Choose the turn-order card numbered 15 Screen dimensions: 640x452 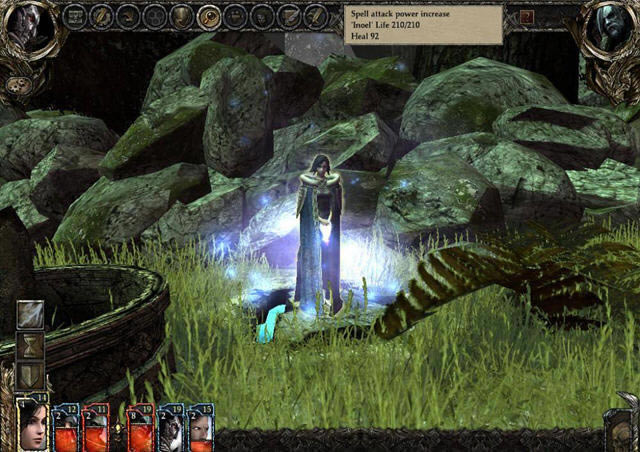pyautogui.click(x=201, y=428)
